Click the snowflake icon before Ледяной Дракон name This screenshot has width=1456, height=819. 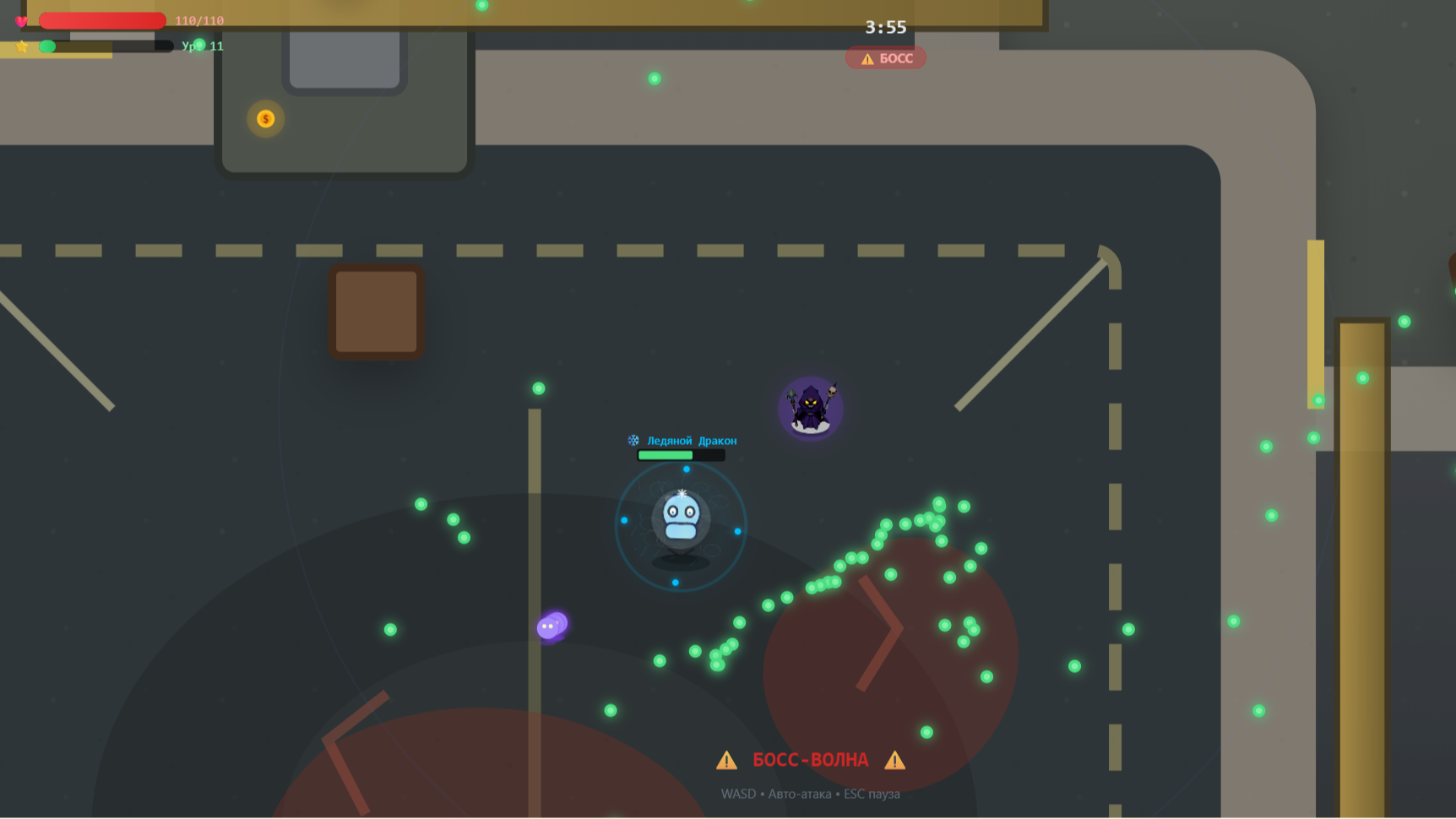click(x=632, y=440)
